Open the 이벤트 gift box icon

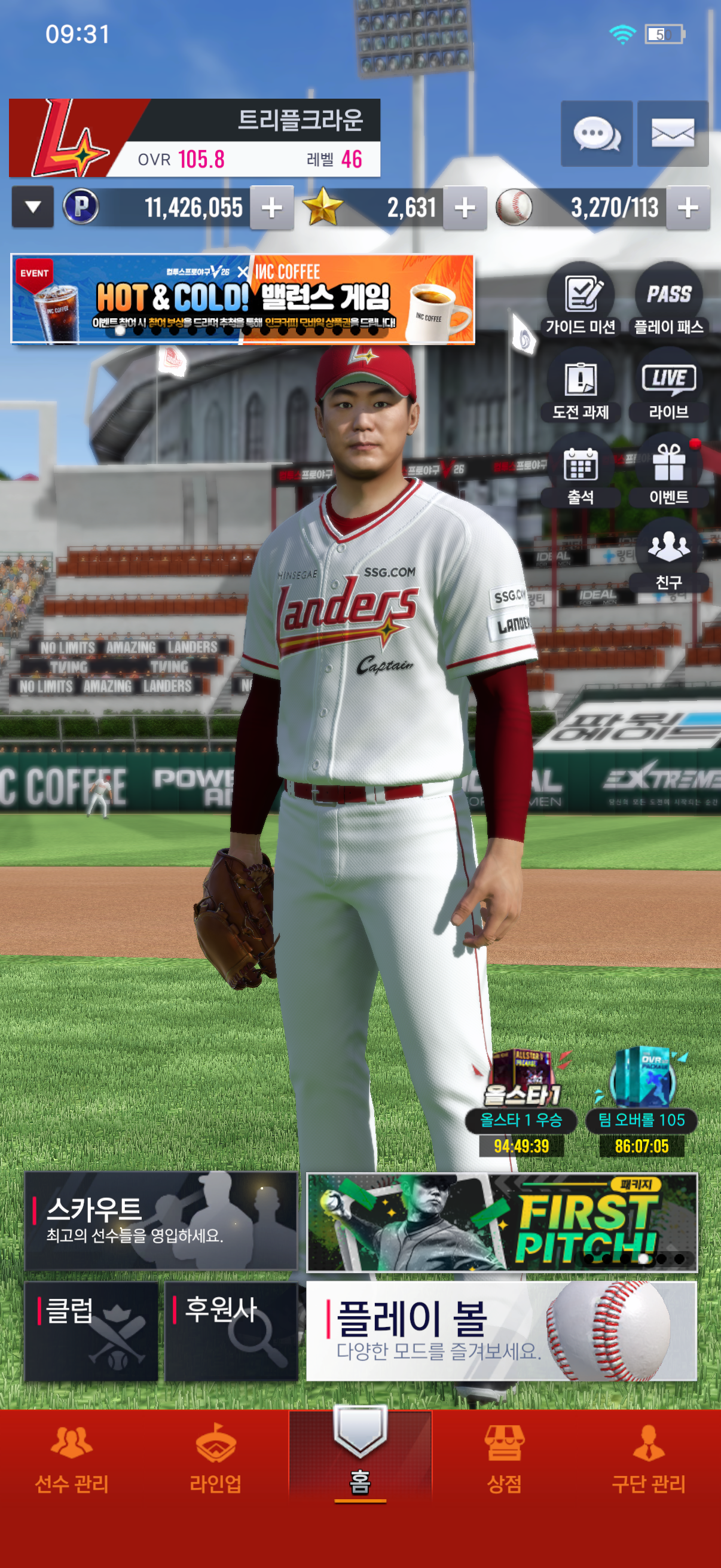point(668,471)
